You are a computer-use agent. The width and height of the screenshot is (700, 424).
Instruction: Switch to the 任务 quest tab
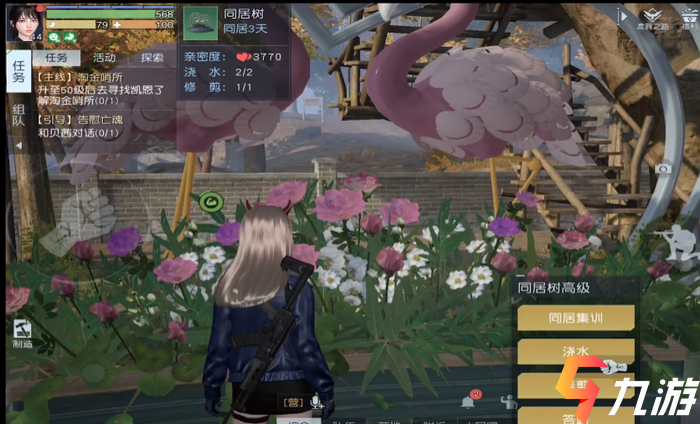[x=61, y=57]
